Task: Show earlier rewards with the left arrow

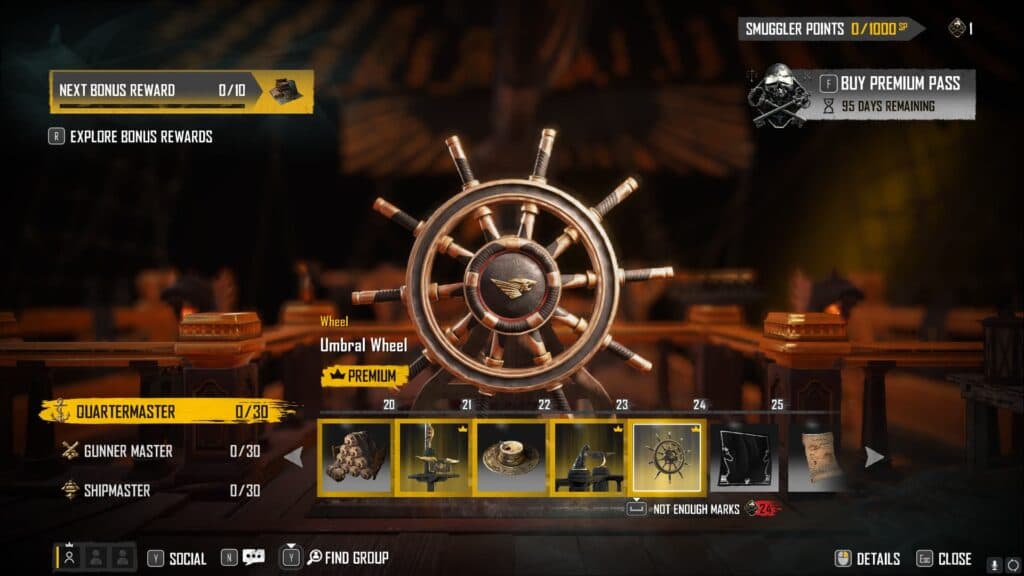Action: point(294,457)
